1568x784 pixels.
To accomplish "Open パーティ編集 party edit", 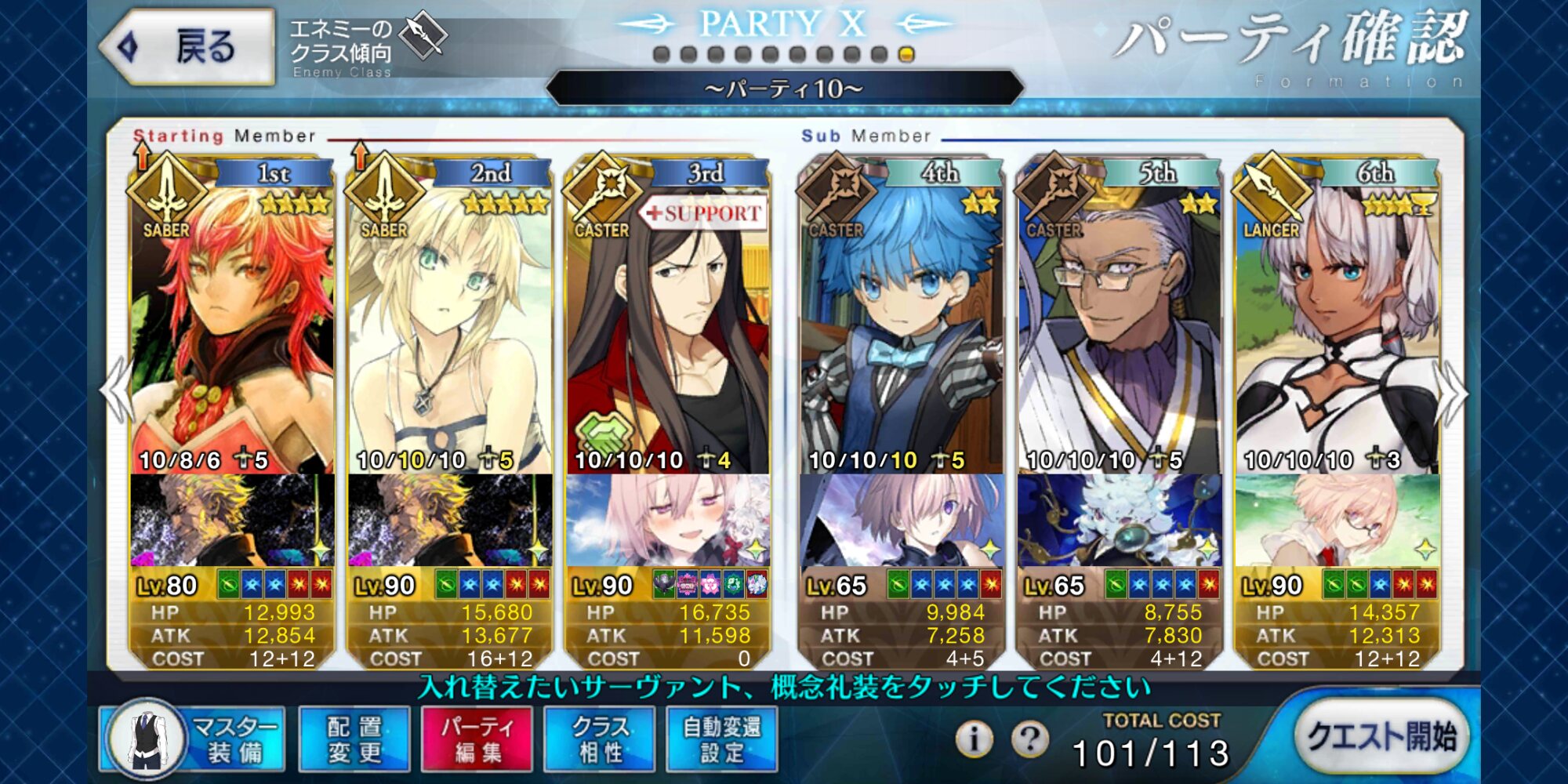I will coord(477,739).
